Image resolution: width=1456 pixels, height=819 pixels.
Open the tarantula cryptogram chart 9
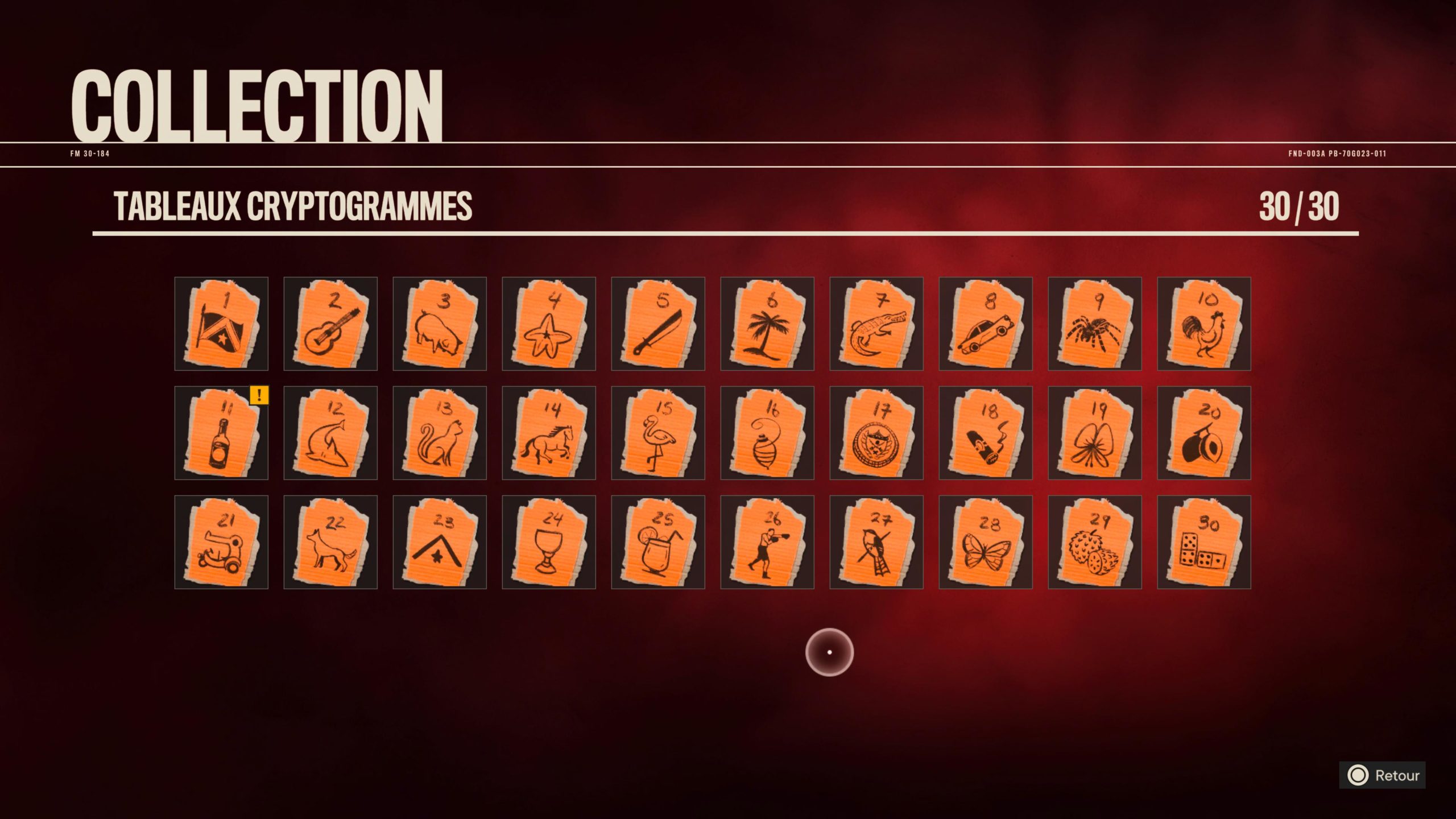(x=1095, y=324)
